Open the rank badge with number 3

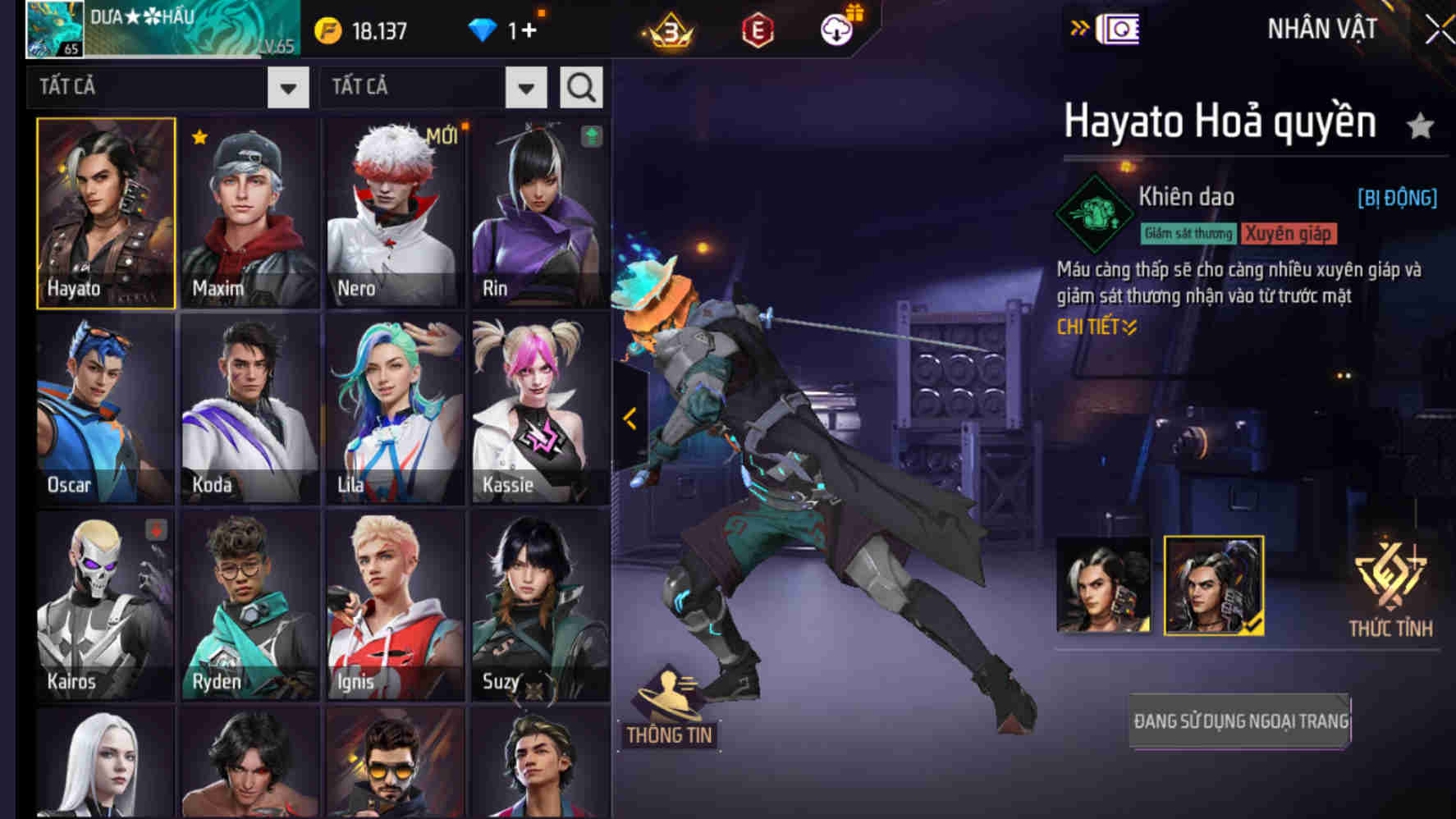[667, 30]
